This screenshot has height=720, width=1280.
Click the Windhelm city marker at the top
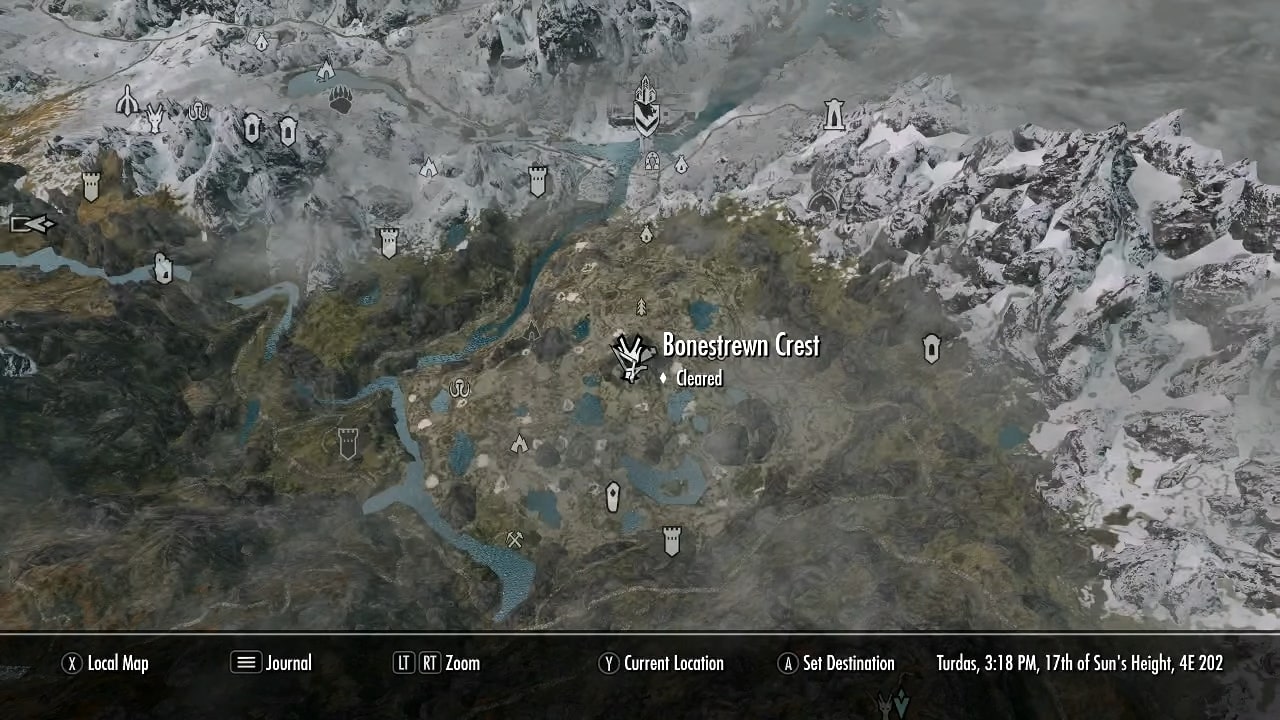tap(645, 105)
